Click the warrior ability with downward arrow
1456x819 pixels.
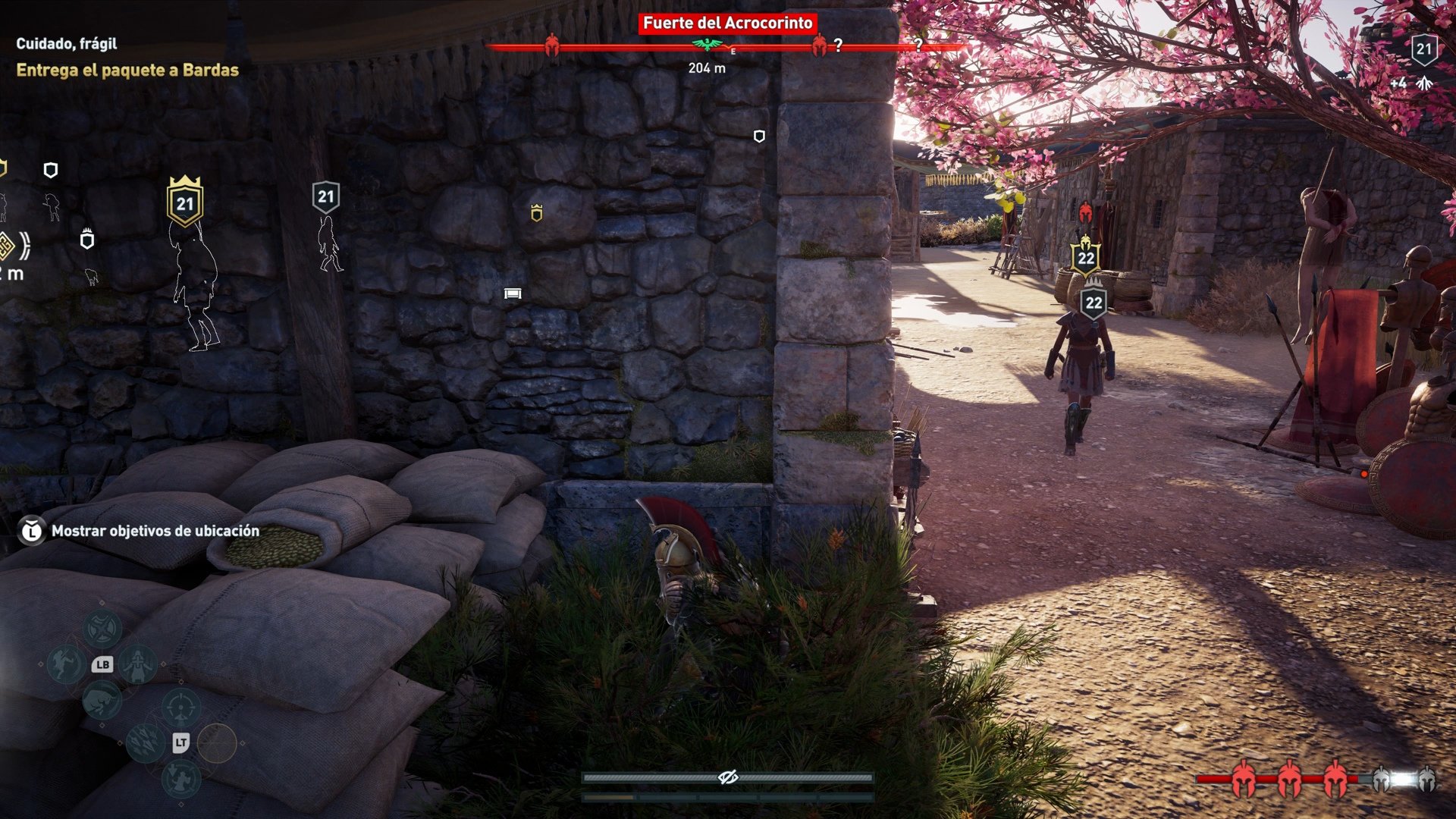click(x=181, y=779)
